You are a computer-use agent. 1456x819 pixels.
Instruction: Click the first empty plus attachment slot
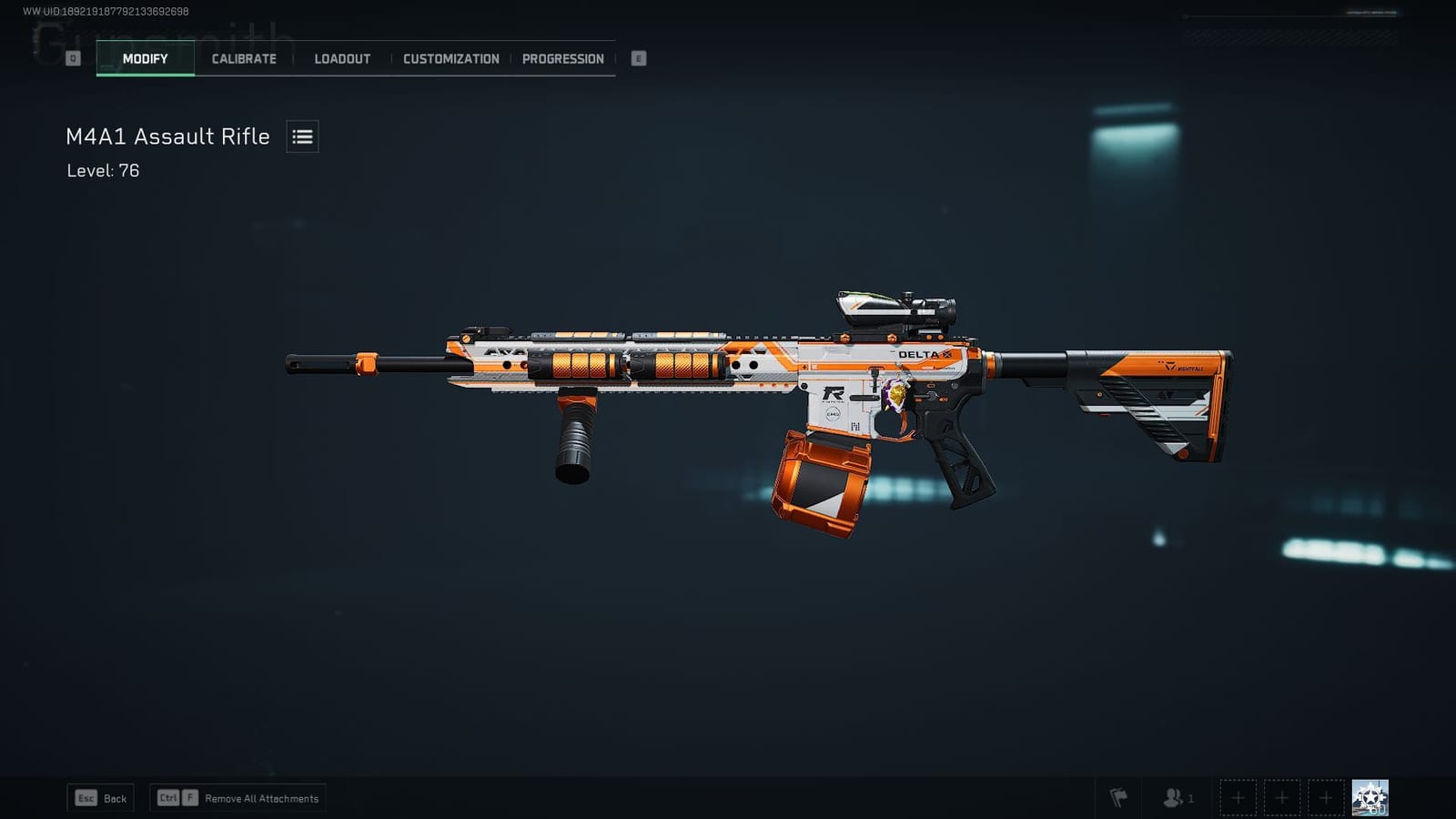pos(1239,797)
